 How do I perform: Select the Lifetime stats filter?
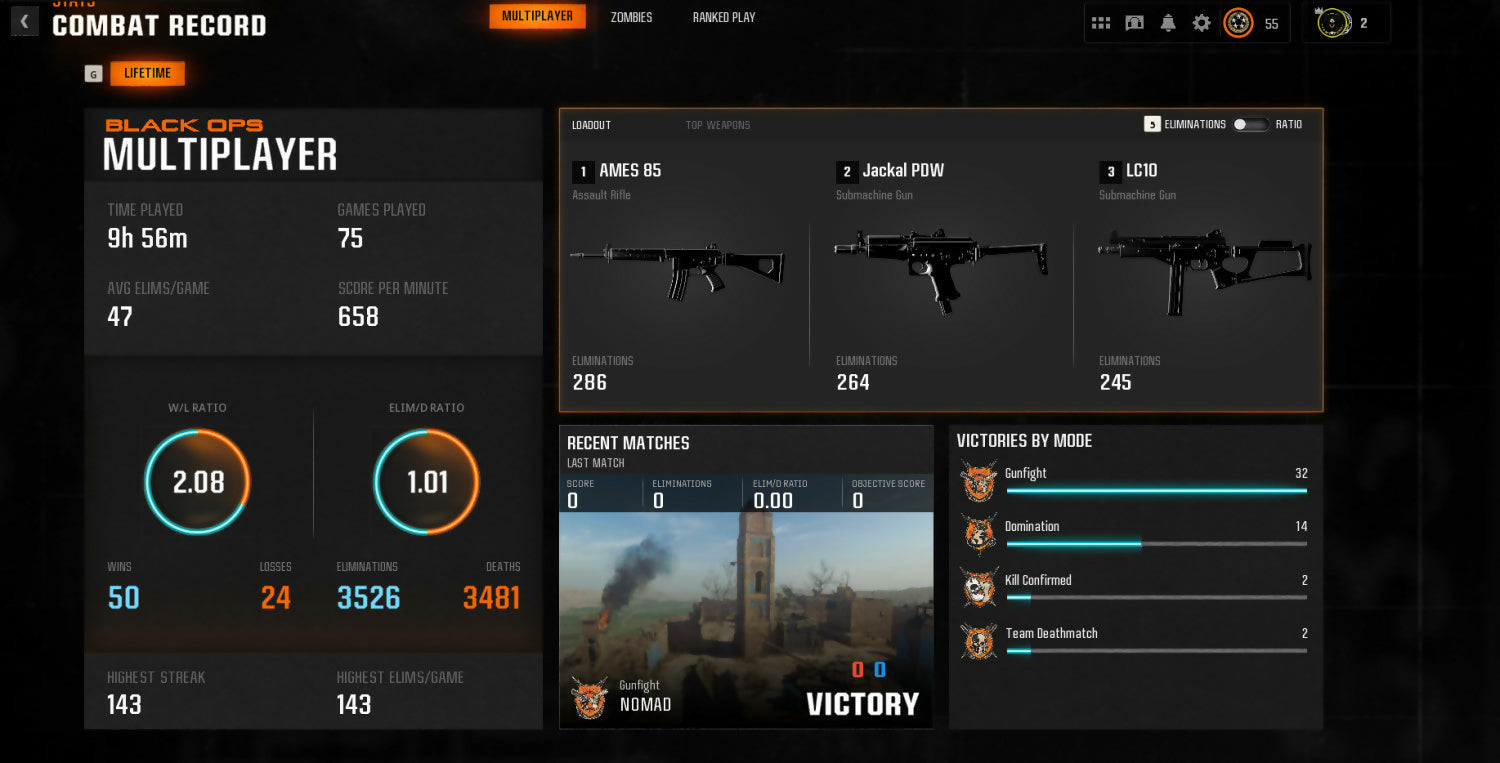coord(147,73)
